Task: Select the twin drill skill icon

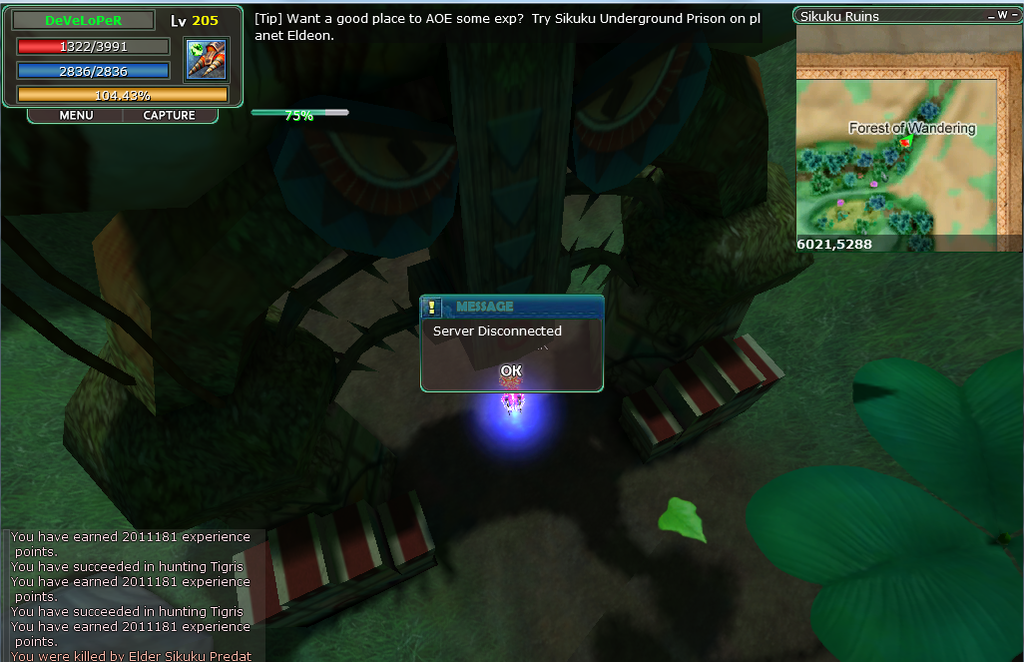Action: click(x=207, y=59)
